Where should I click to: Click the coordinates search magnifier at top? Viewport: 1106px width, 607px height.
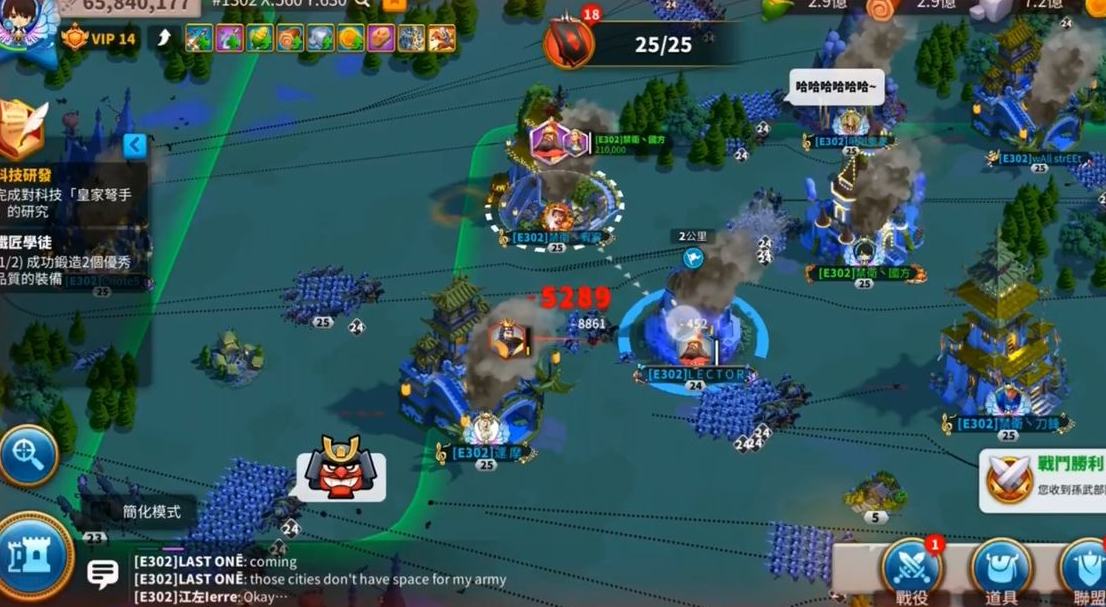[x=360, y=3]
